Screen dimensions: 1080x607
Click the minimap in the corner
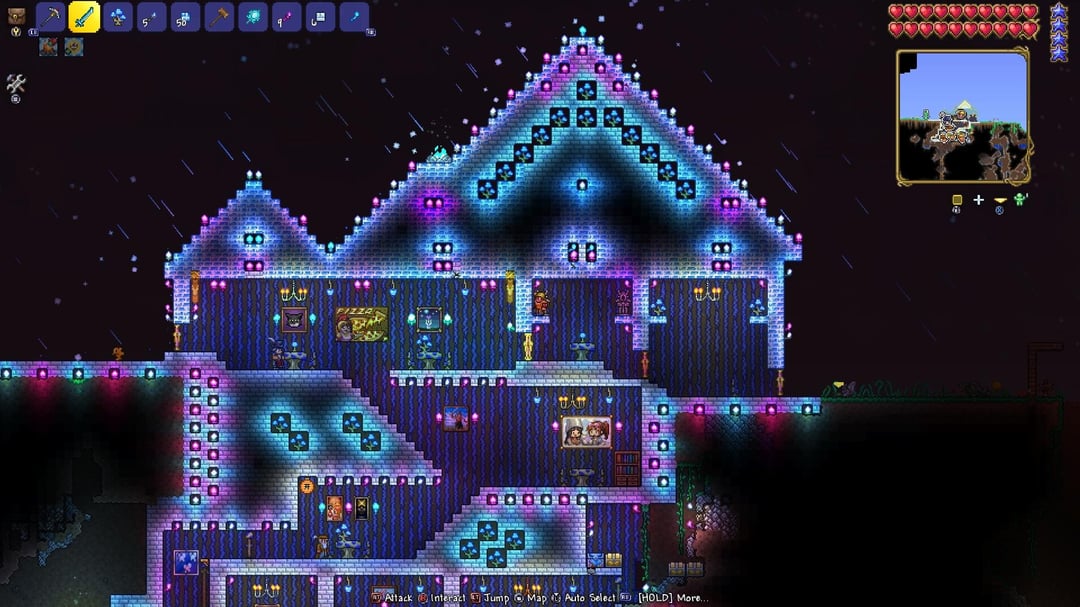point(962,117)
